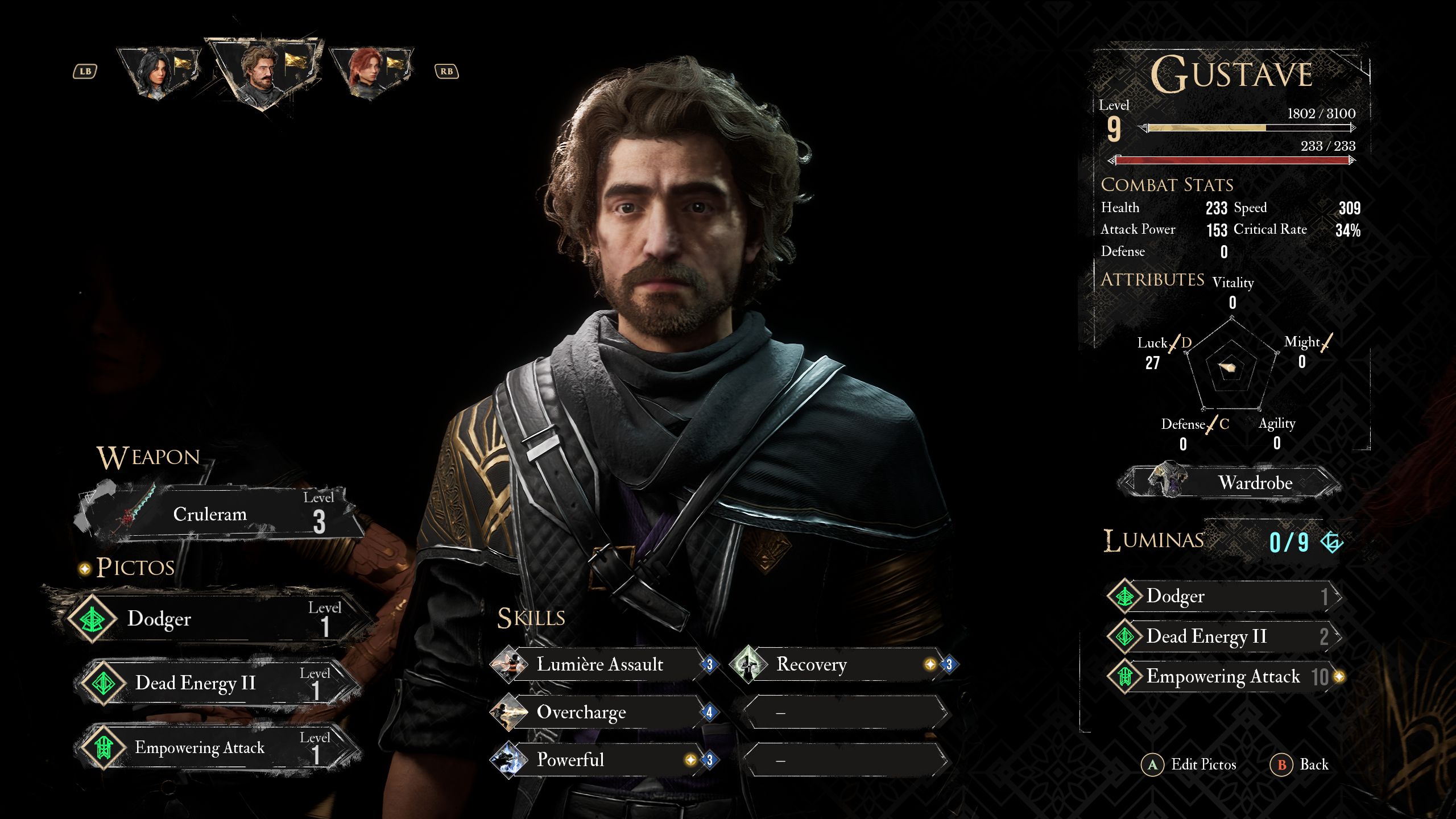Select Gustave's portrait tab

click(x=263, y=72)
